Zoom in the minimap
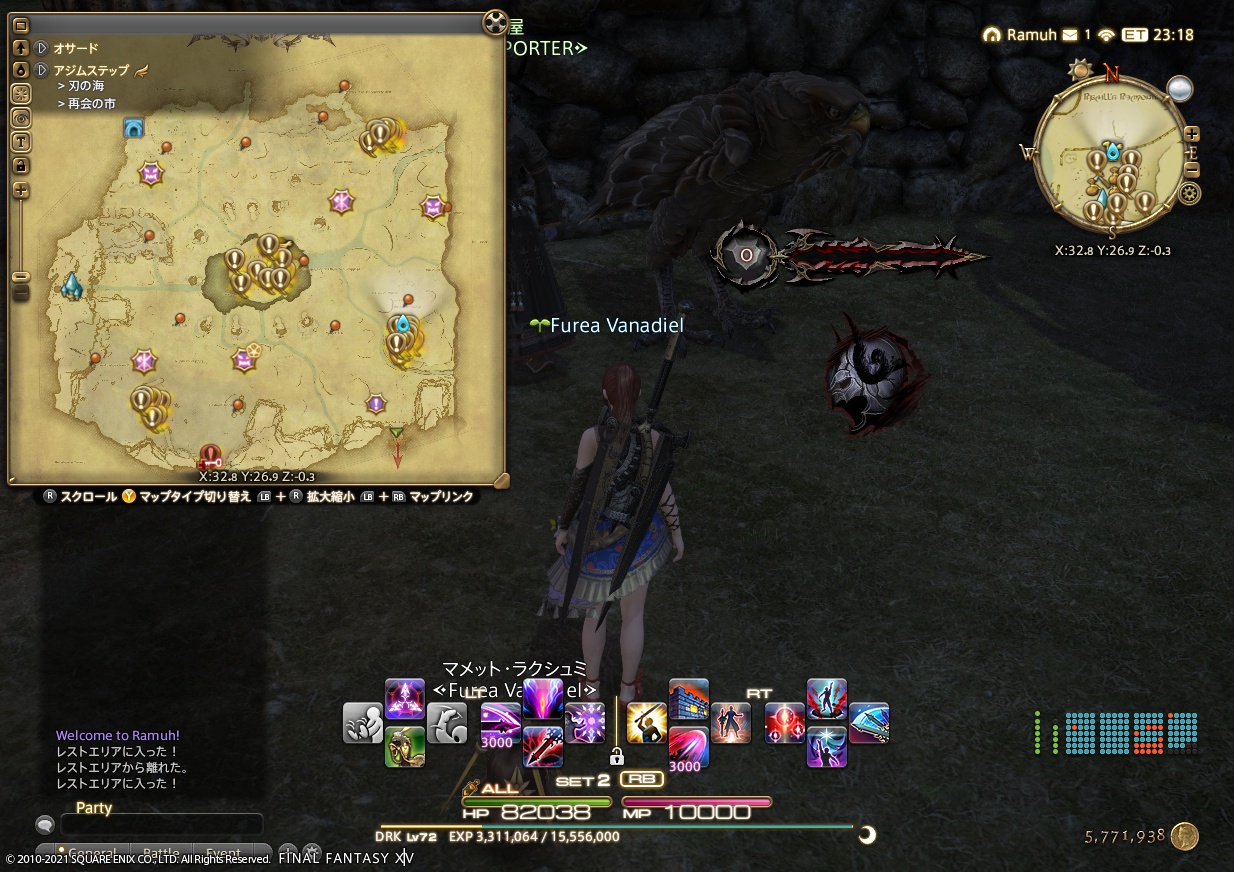This screenshot has height=872, width=1234. [x=1192, y=134]
